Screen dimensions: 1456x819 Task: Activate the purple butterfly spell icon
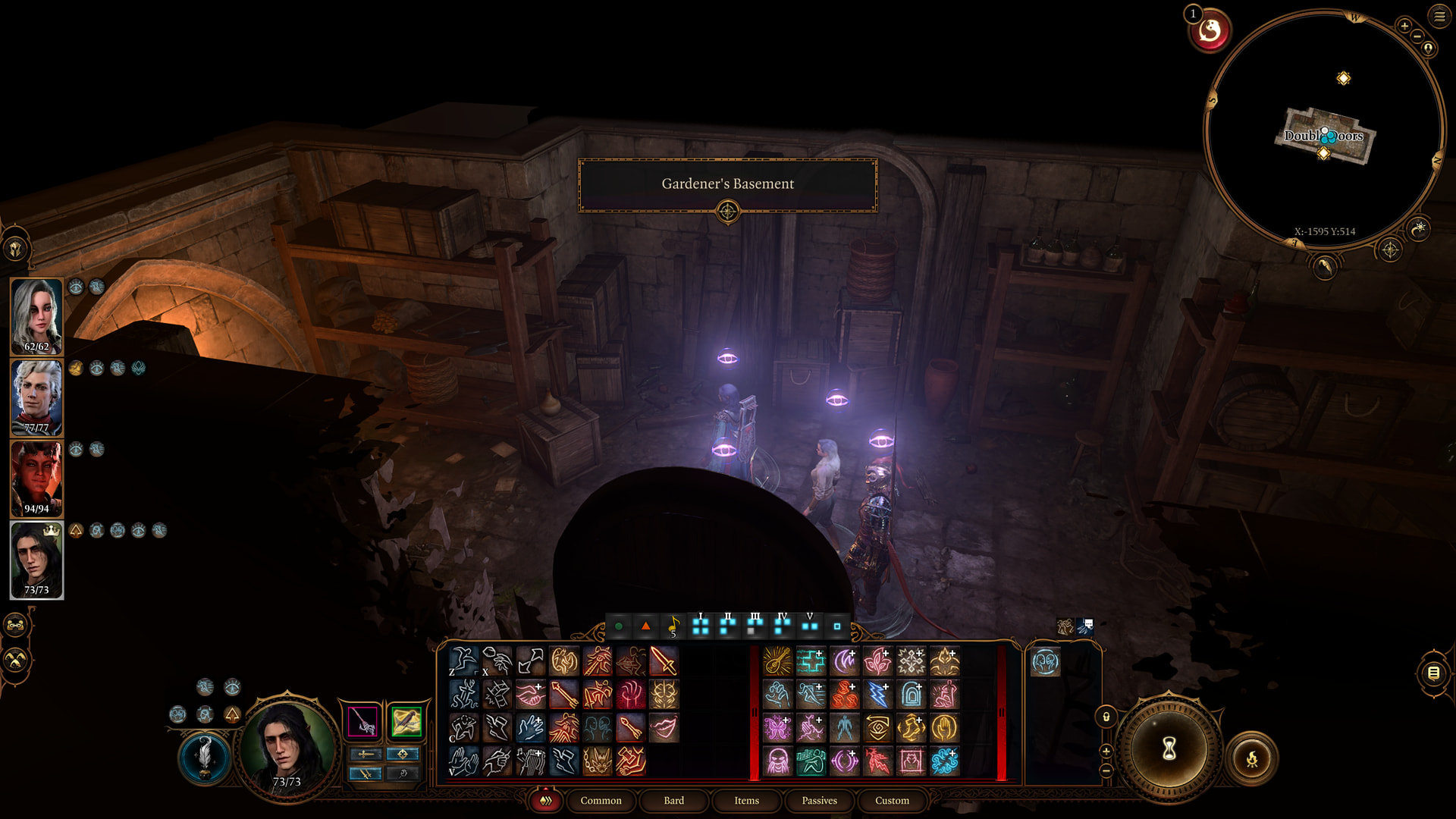point(777,728)
